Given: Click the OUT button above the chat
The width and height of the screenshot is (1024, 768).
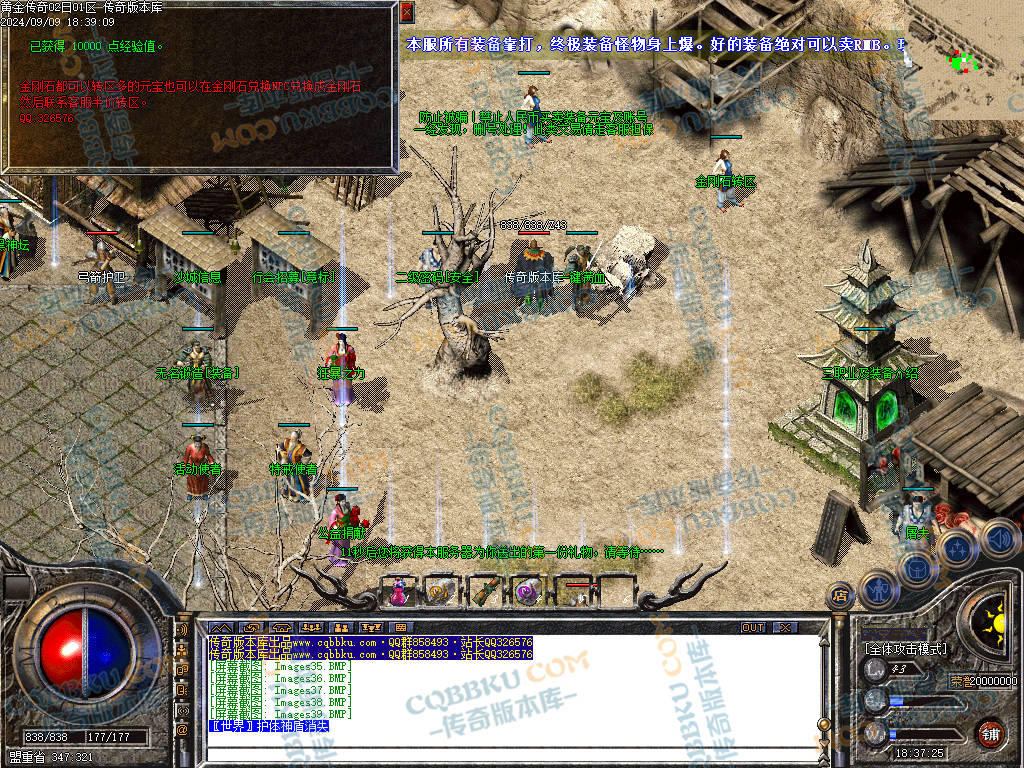Looking at the screenshot, I should [753, 627].
